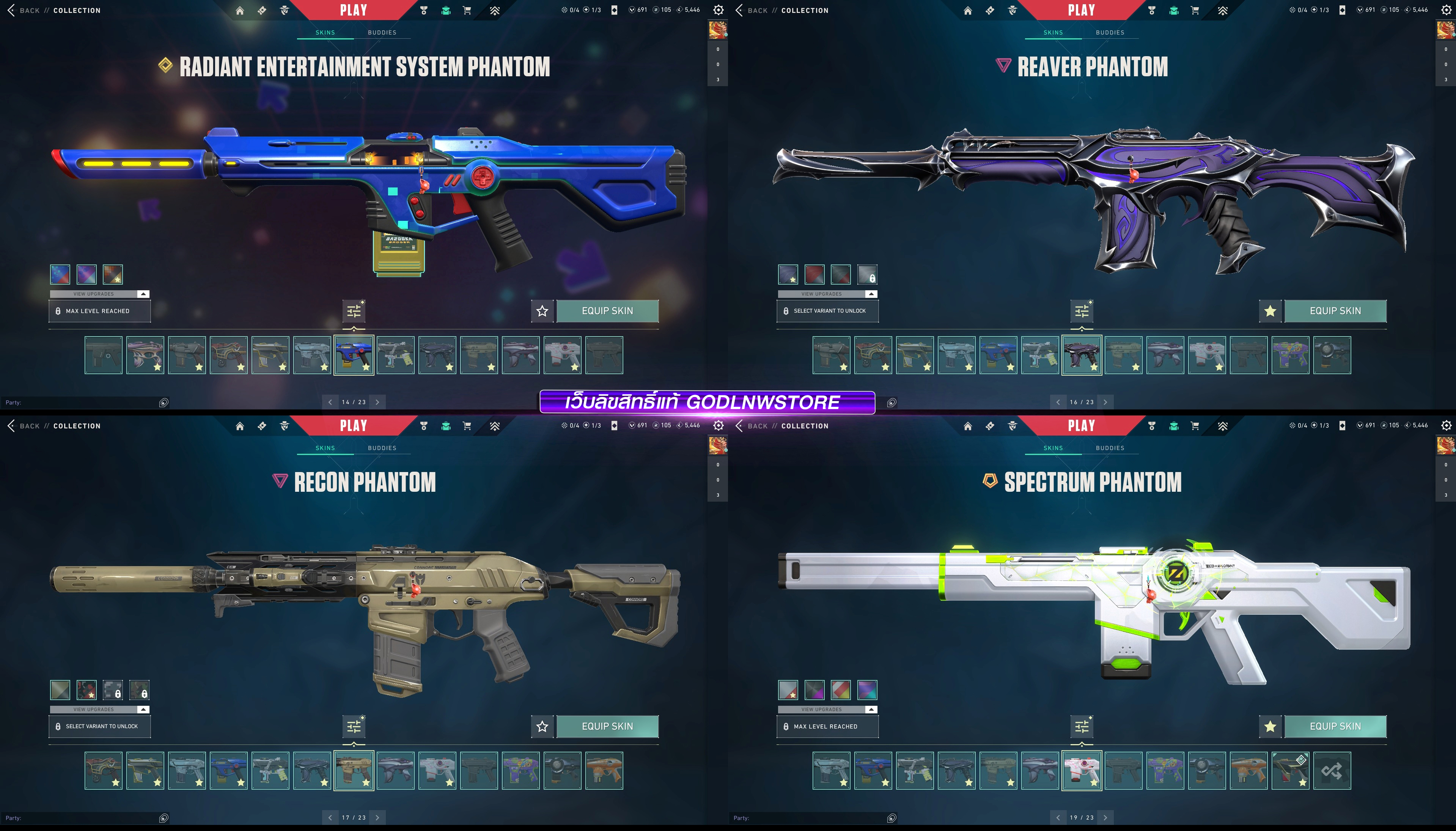Equip the Recon Phantom skin

tap(607, 727)
